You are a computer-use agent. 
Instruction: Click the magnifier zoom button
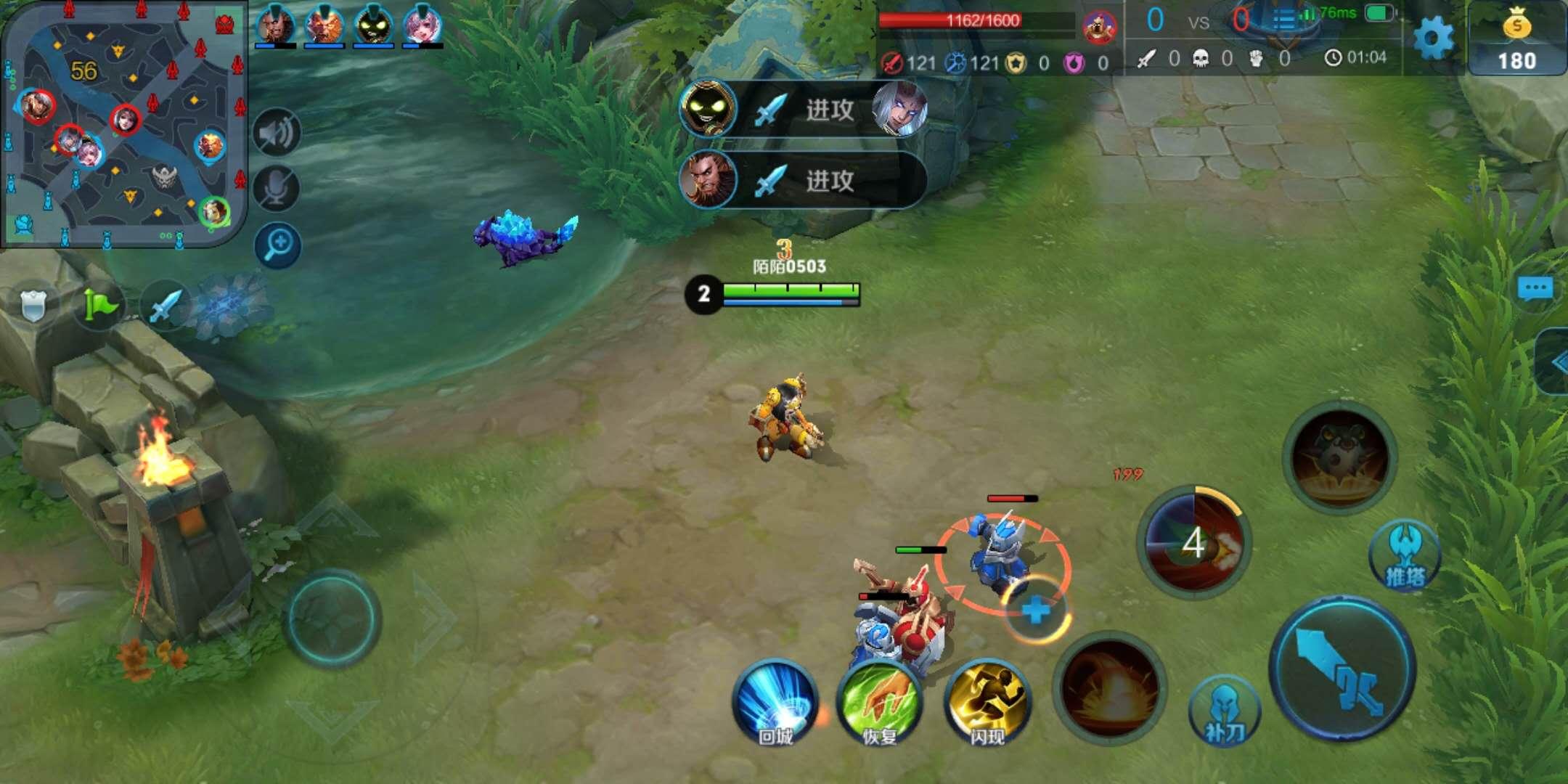277,245
